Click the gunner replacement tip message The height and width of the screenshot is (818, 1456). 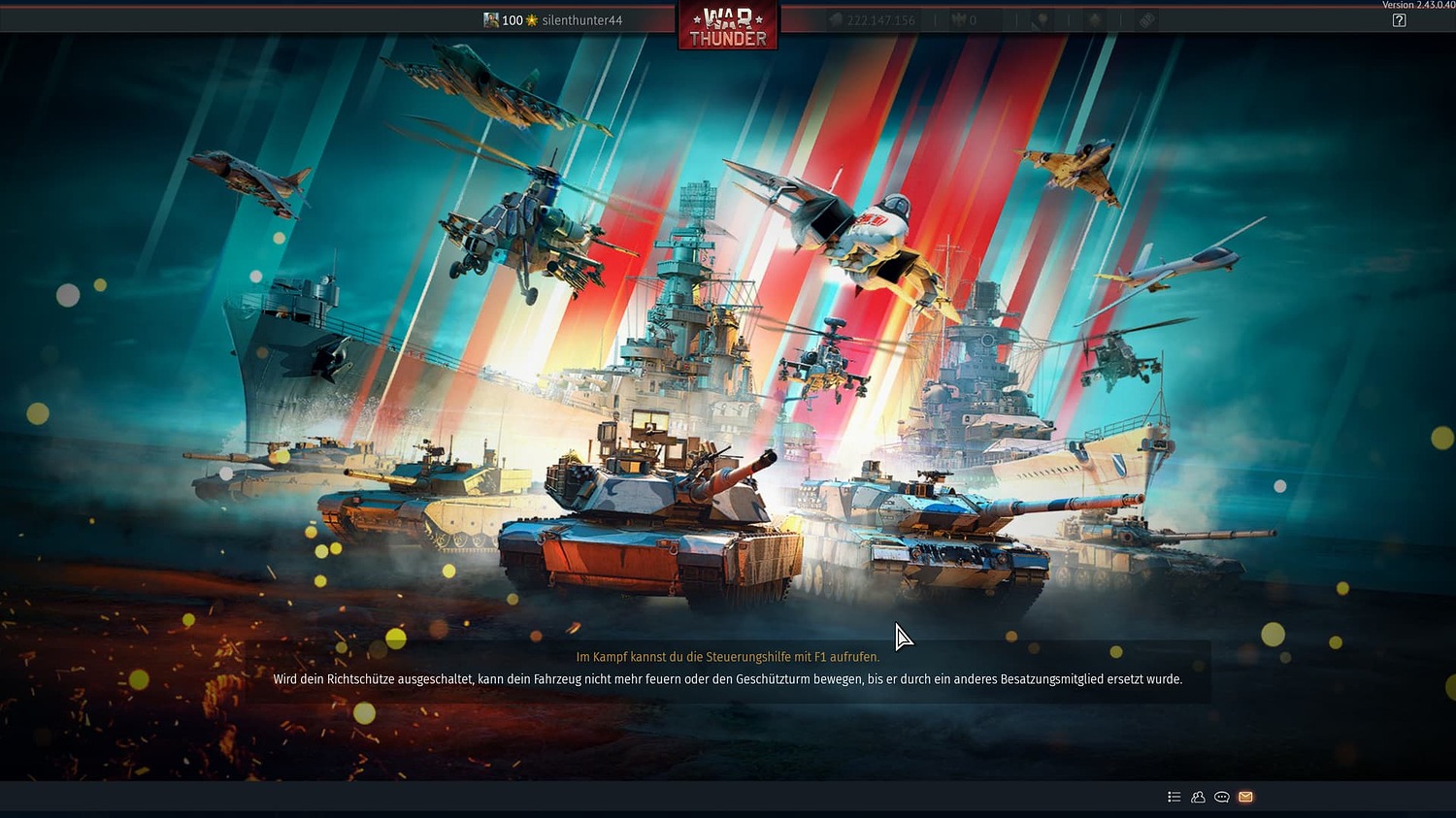[x=728, y=679]
